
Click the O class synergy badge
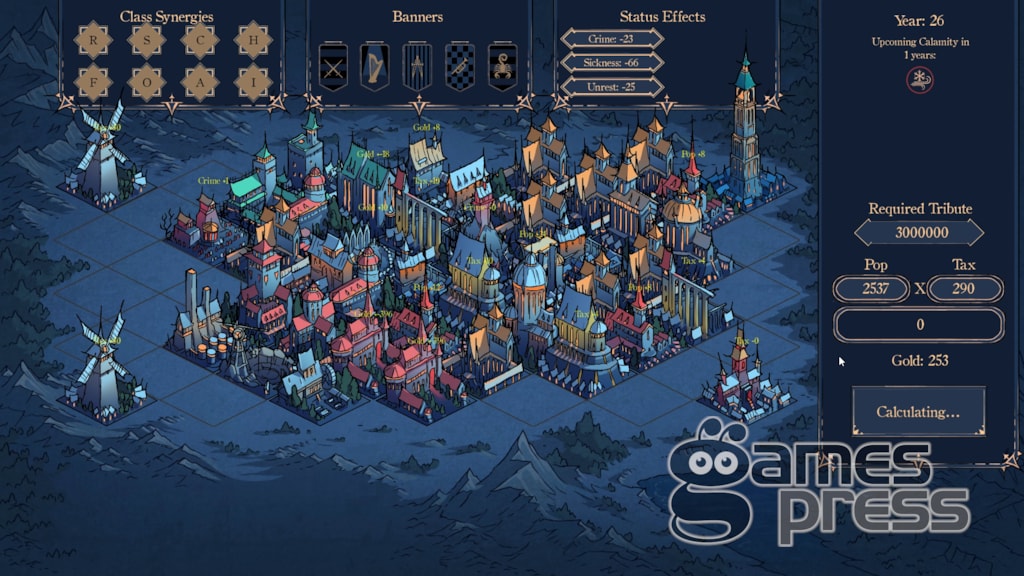tap(147, 82)
